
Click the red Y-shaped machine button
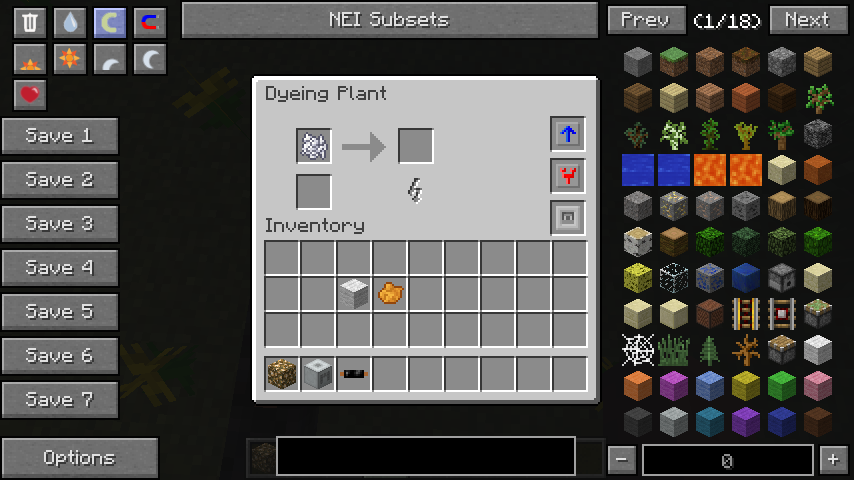[x=568, y=176]
